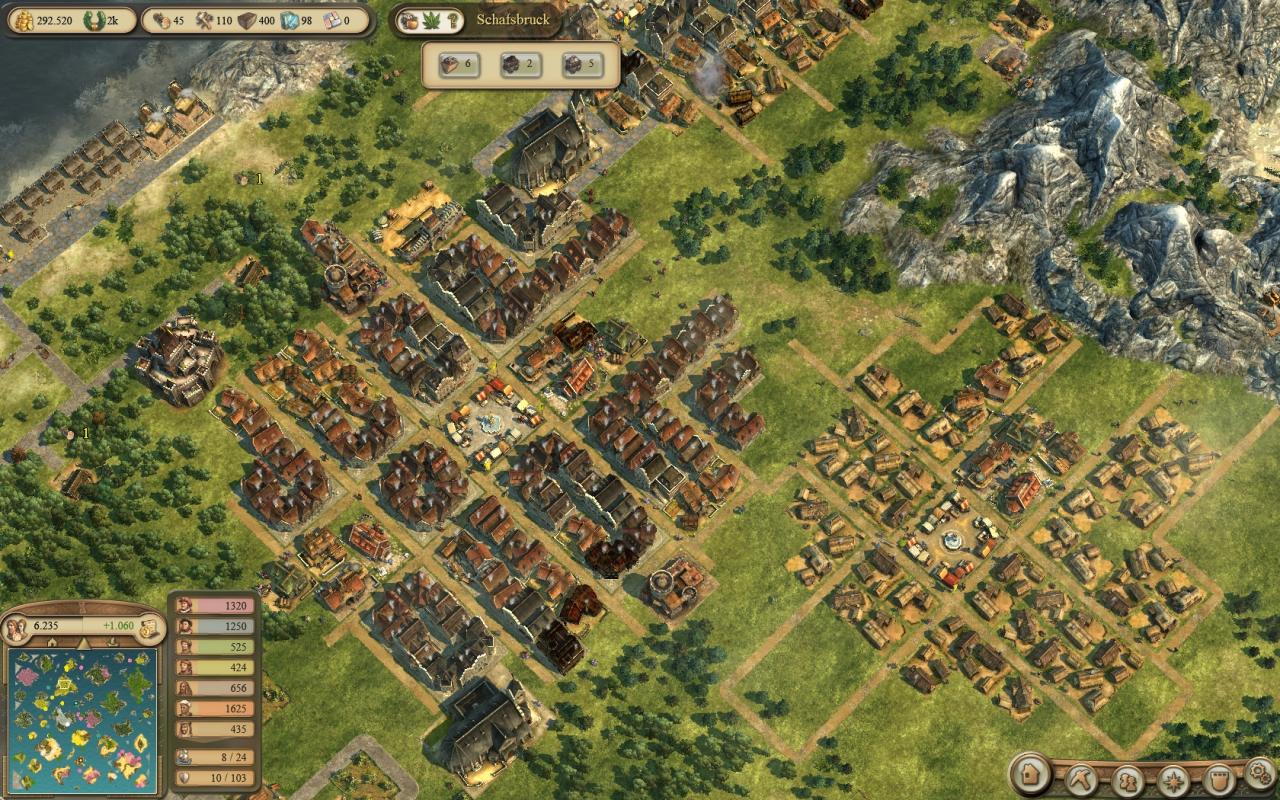The image size is (1280, 800).
Task: Click the ship count row 8 / 24
Action: tap(215, 757)
